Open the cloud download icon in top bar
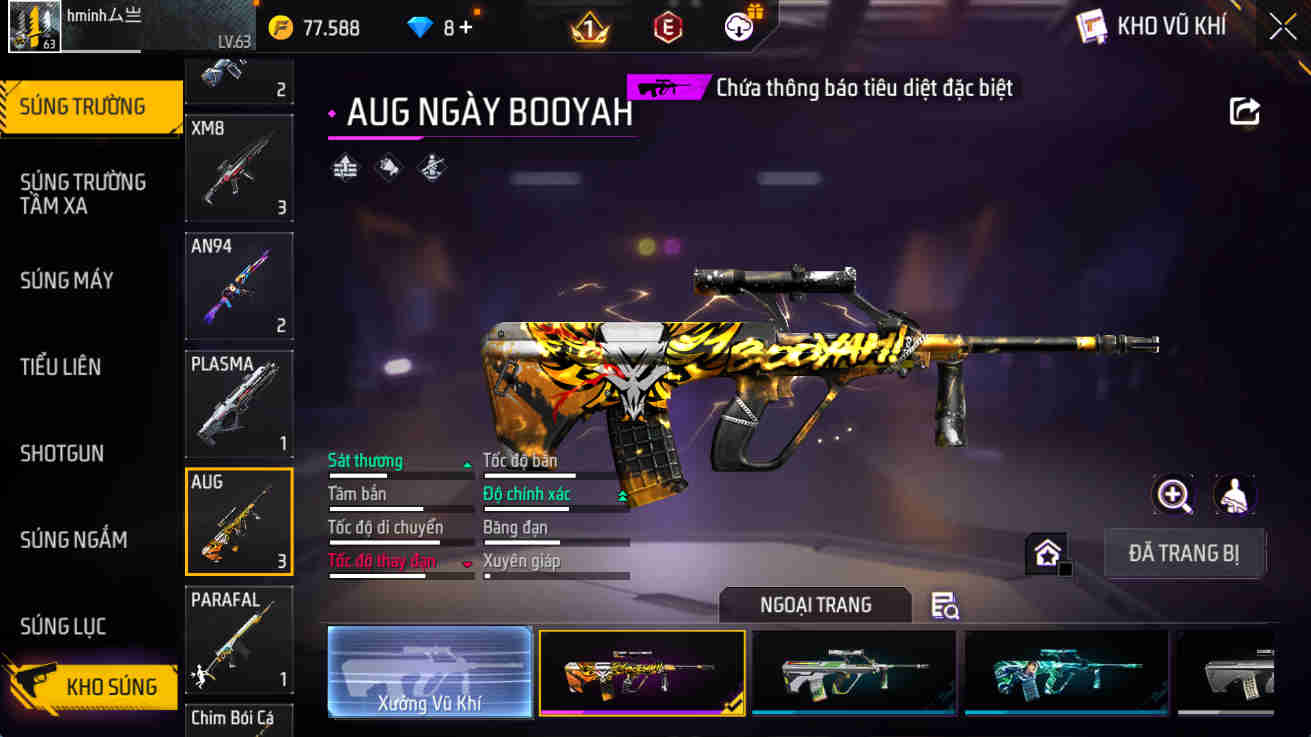Screen dimensions: 1311x737 pyautogui.click(x=737, y=27)
